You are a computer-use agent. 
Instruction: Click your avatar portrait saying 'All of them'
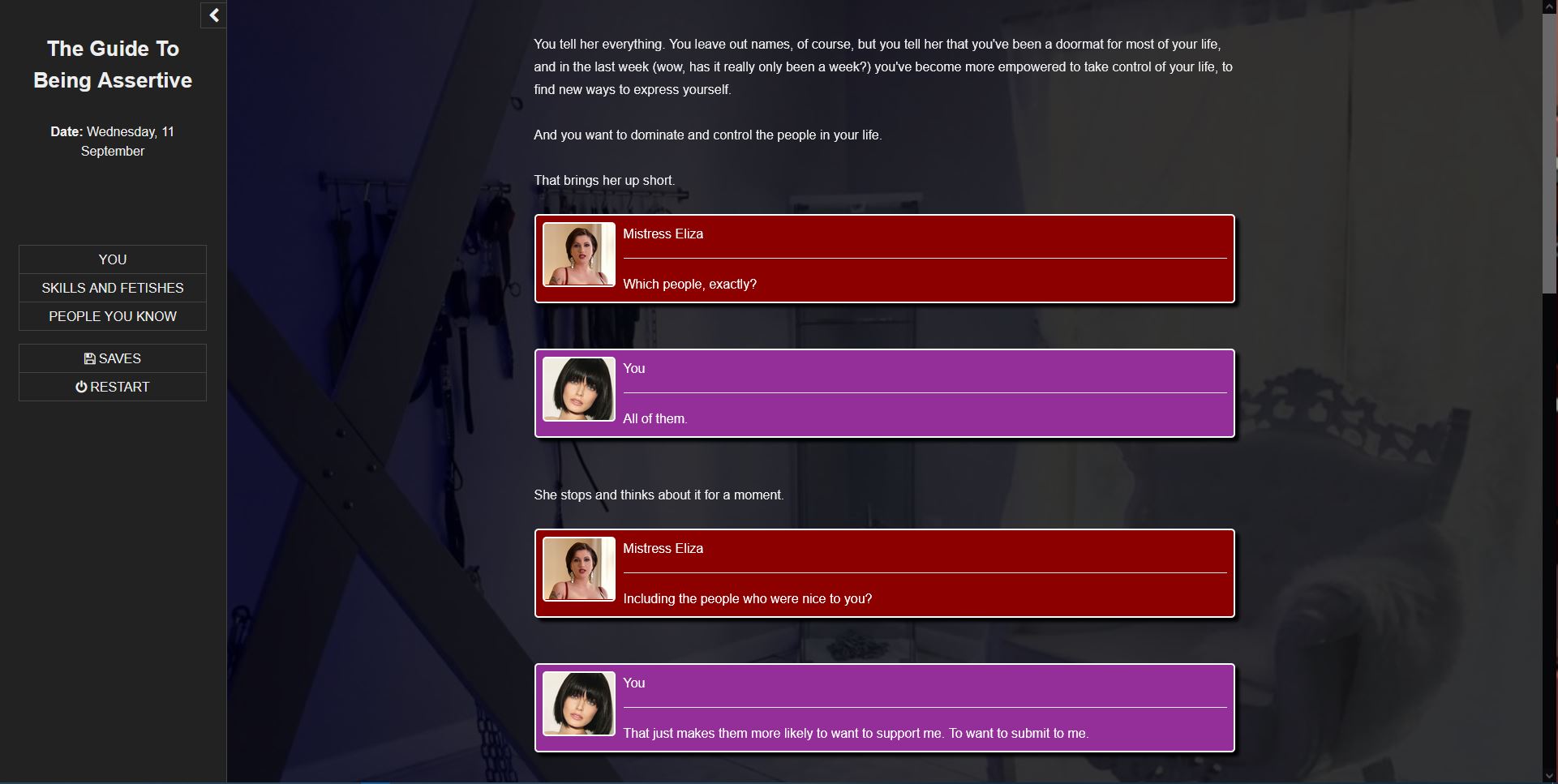pyautogui.click(x=578, y=389)
